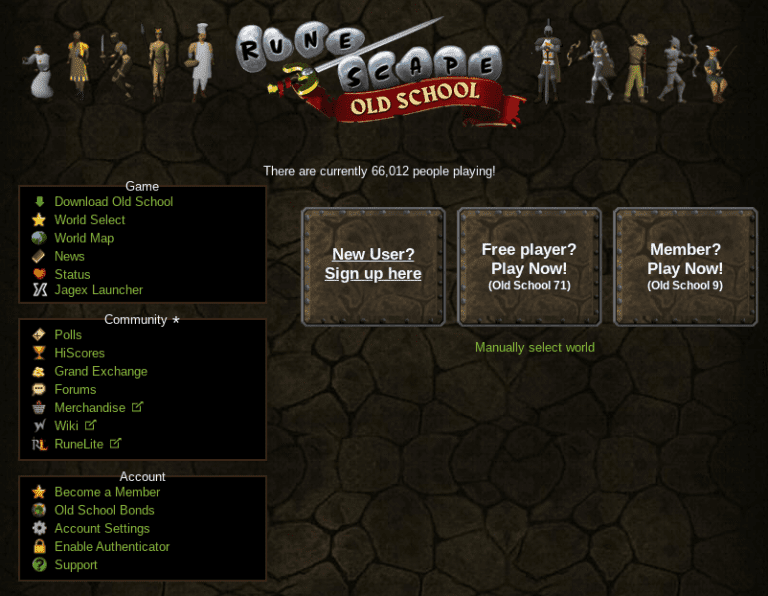Open the Forums link
The height and width of the screenshot is (596, 768).
coord(75,389)
